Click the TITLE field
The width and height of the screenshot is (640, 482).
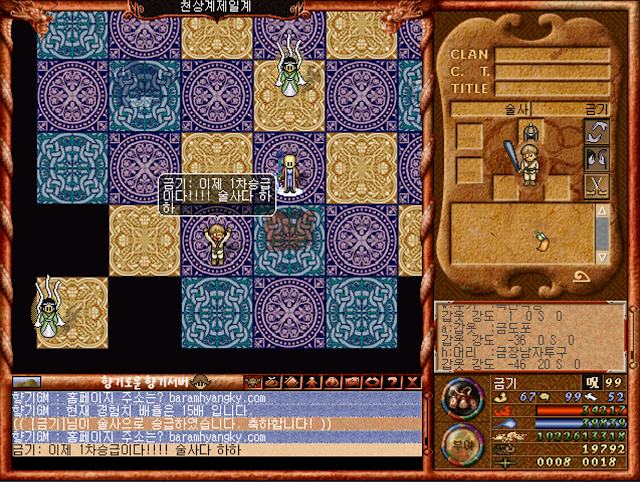551,88
